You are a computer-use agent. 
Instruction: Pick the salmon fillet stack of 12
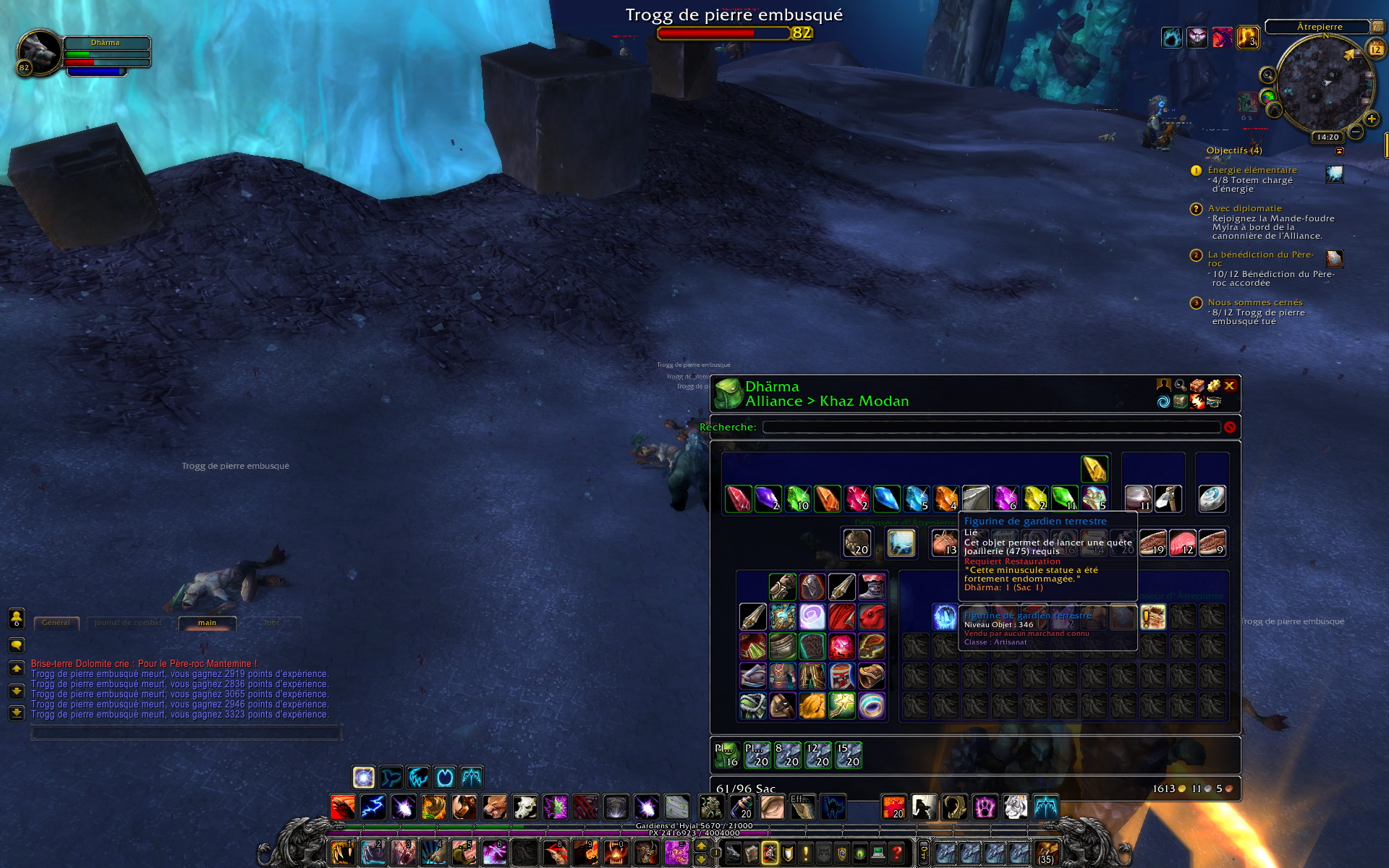1182,542
